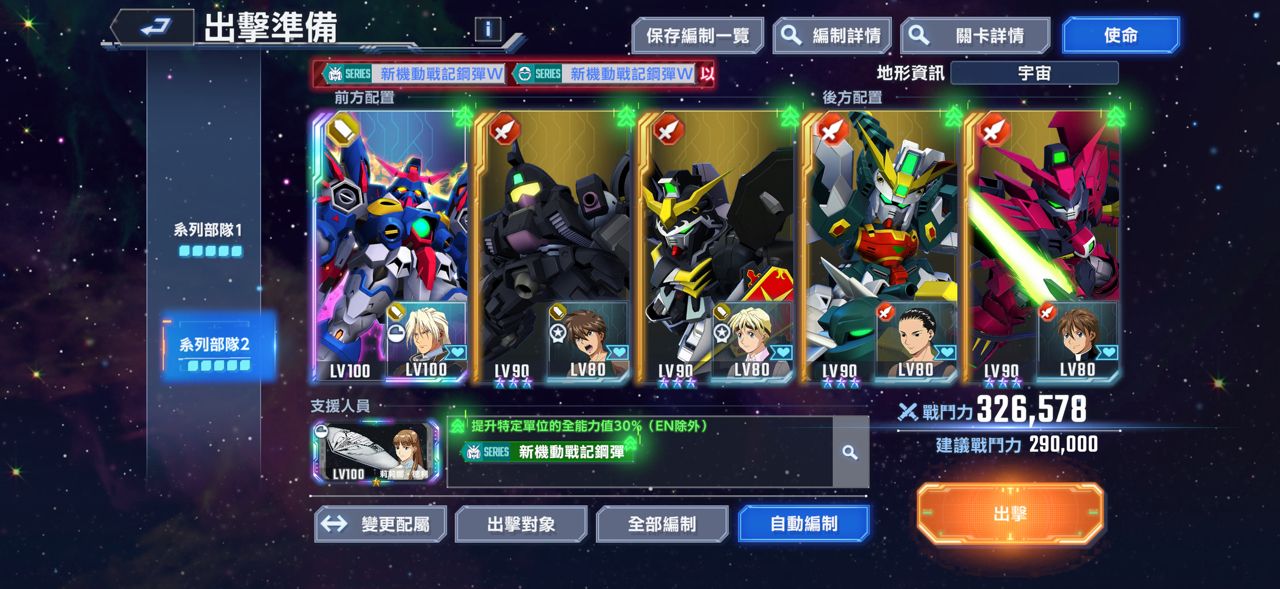Open the info 'i' icon
Image resolution: width=1280 pixels, height=589 pixels.
pyautogui.click(x=487, y=29)
